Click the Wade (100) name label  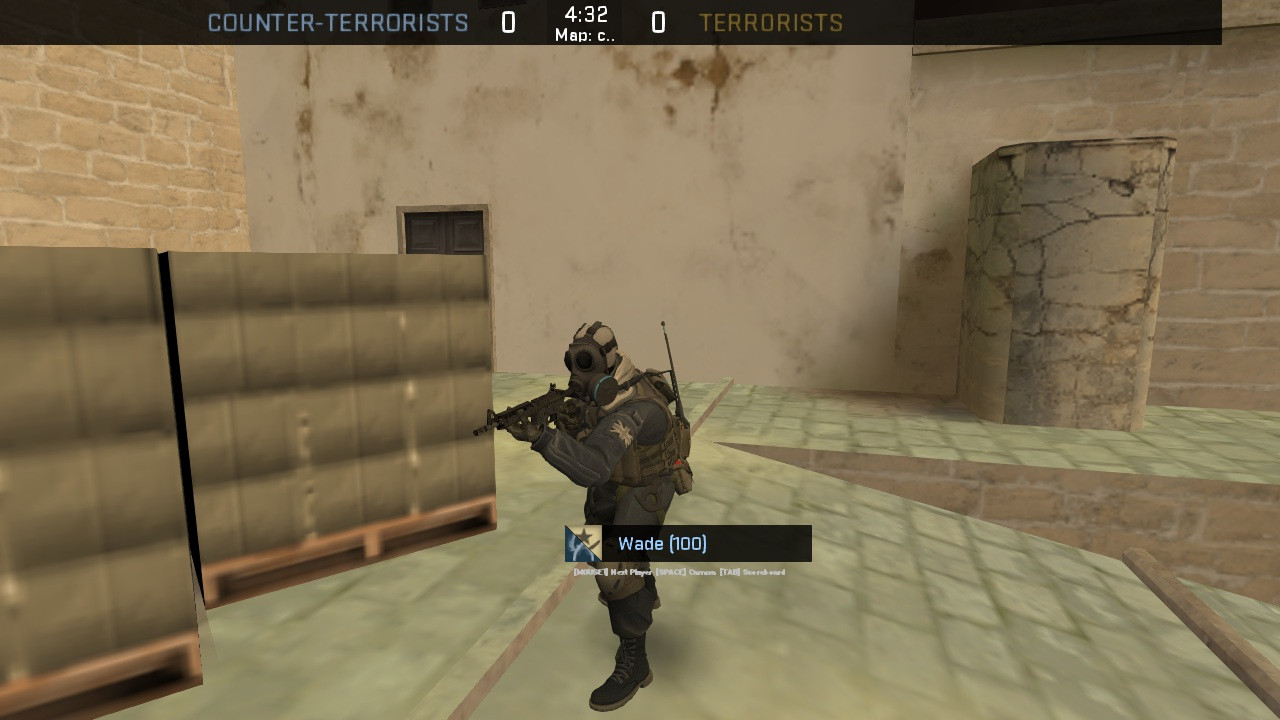pos(660,543)
